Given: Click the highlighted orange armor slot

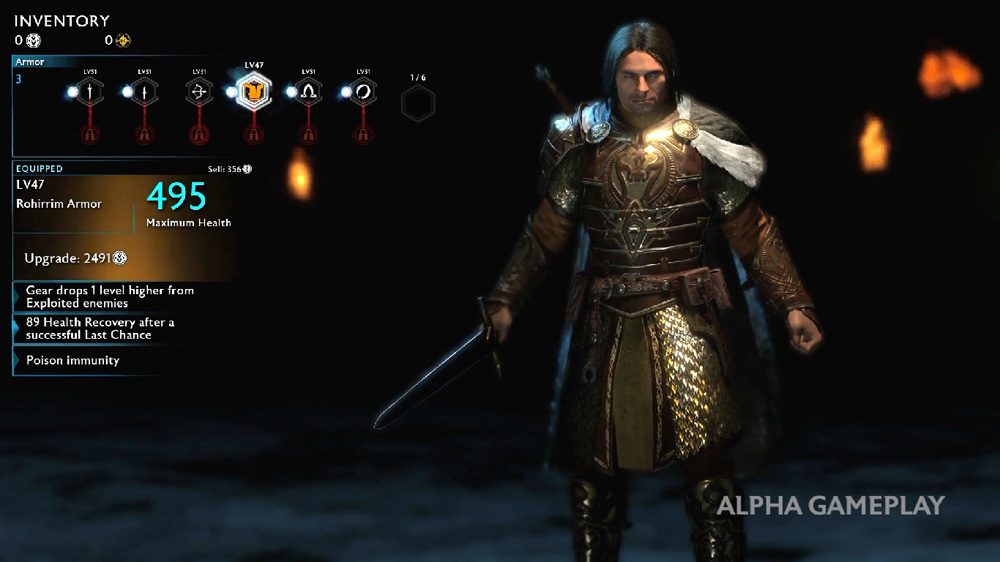Looking at the screenshot, I should [x=253, y=93].
